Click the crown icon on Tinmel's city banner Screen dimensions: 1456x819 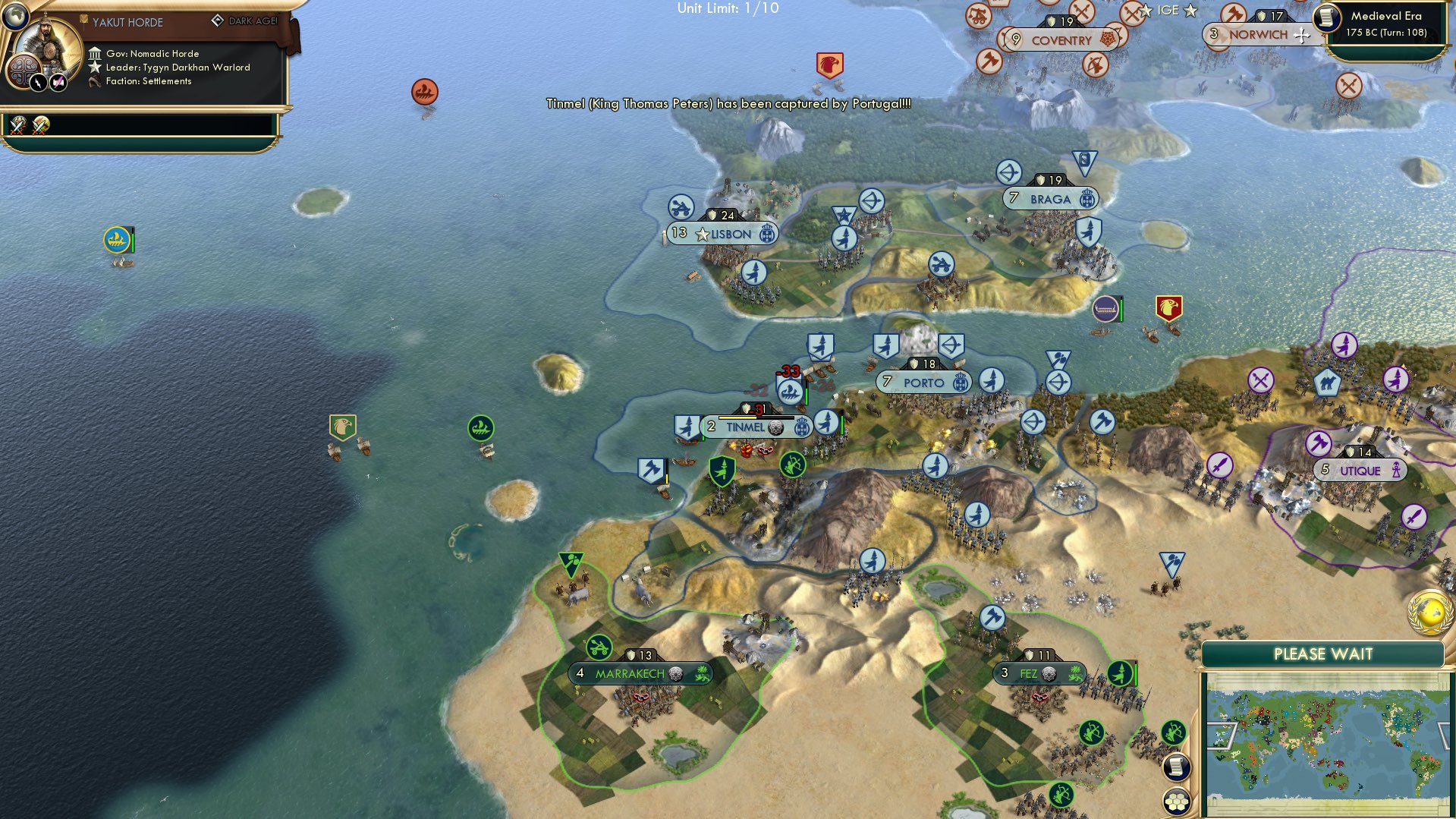[801, 426]
